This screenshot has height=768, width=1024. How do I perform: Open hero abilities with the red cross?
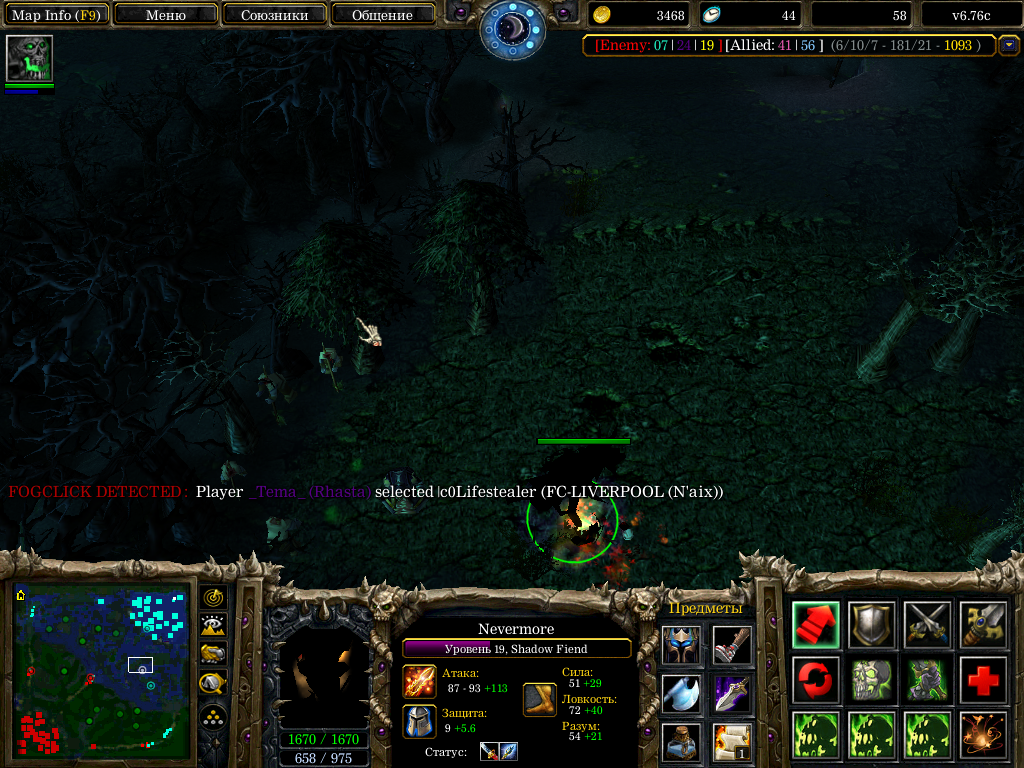coord(983,681)
